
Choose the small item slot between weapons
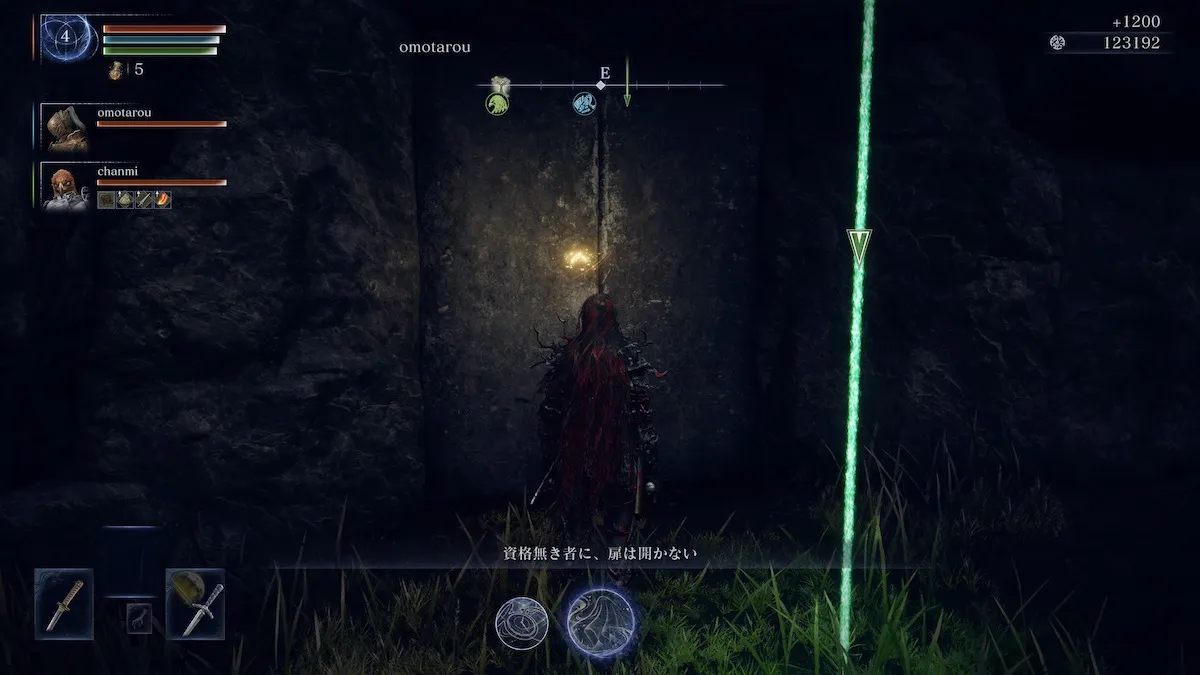click(x=139, y=619)
